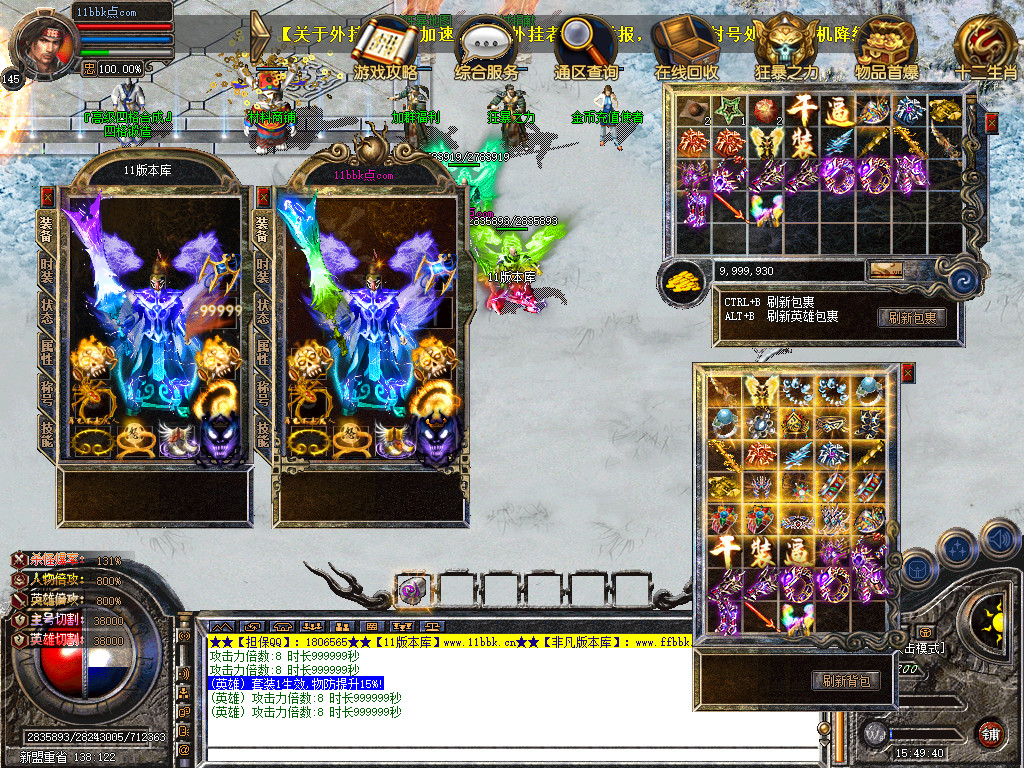Click the 刷新包裹 refresh bag button
The width and height of the screenshot is (1024, 768).
tap(911, 317)
